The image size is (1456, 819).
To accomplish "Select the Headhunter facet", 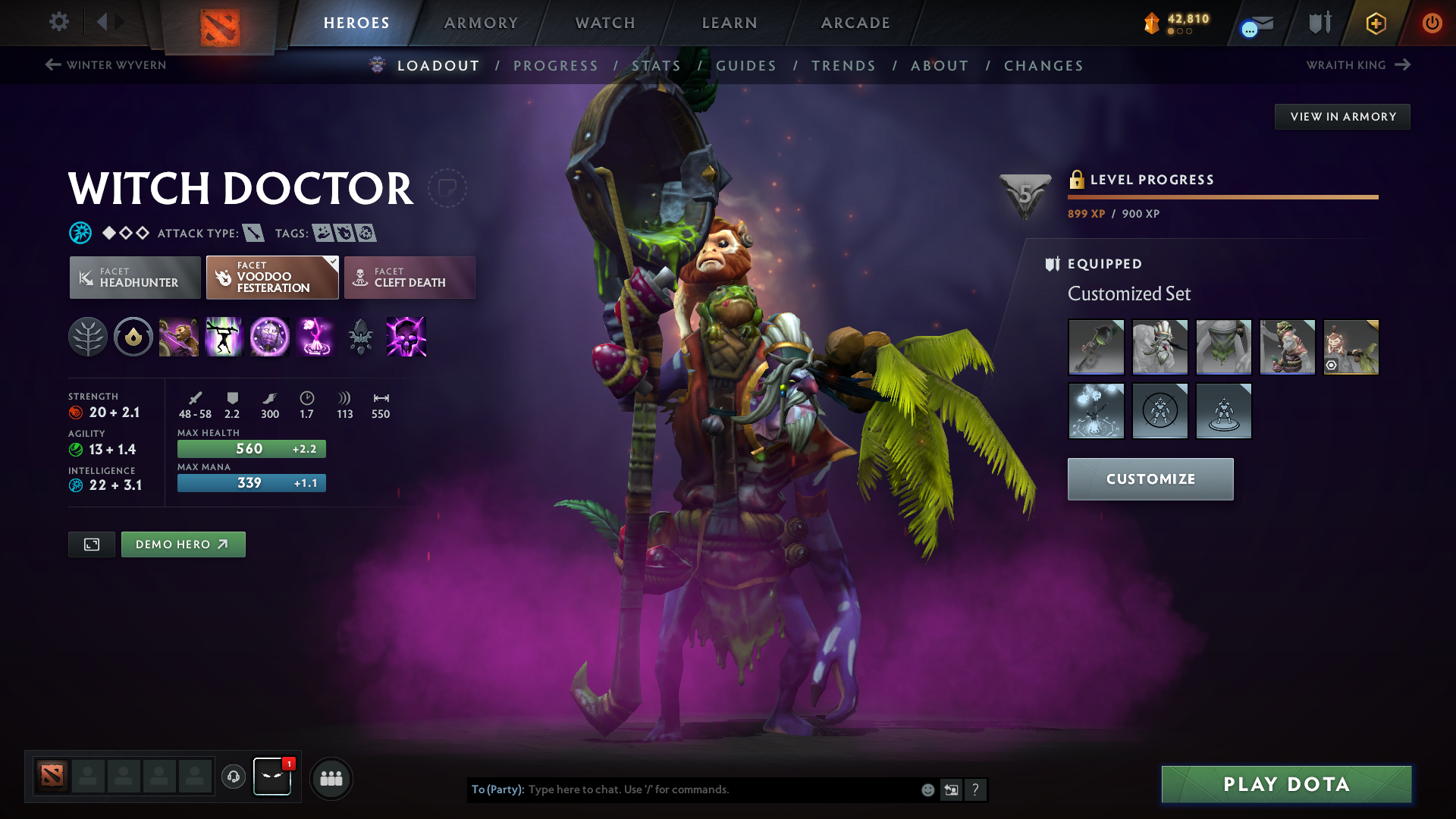I will pyautogui.click(x=134, y=278).
